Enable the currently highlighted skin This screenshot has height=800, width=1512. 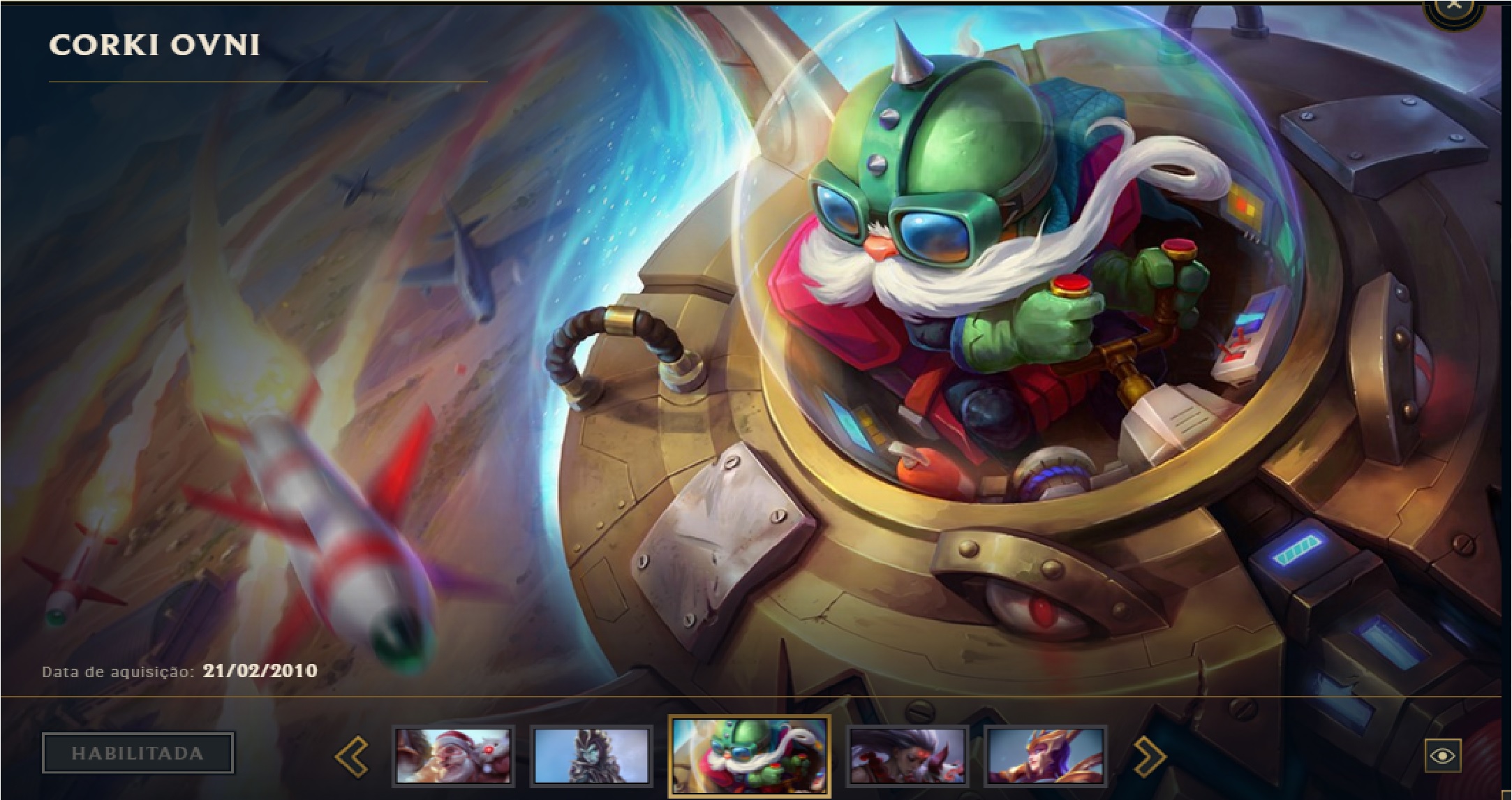(137, 753)
